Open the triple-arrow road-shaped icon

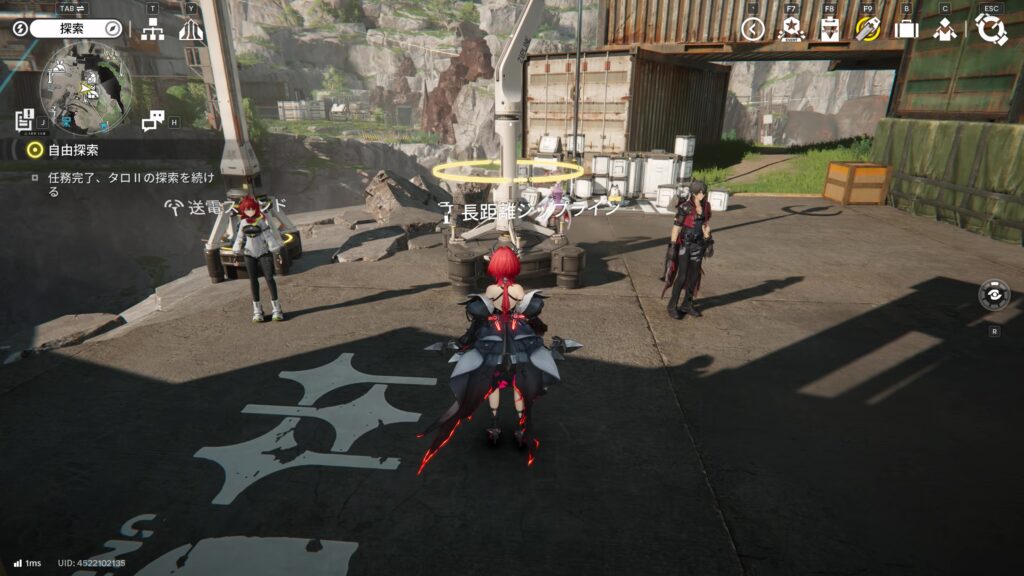[x=191, y=30]
